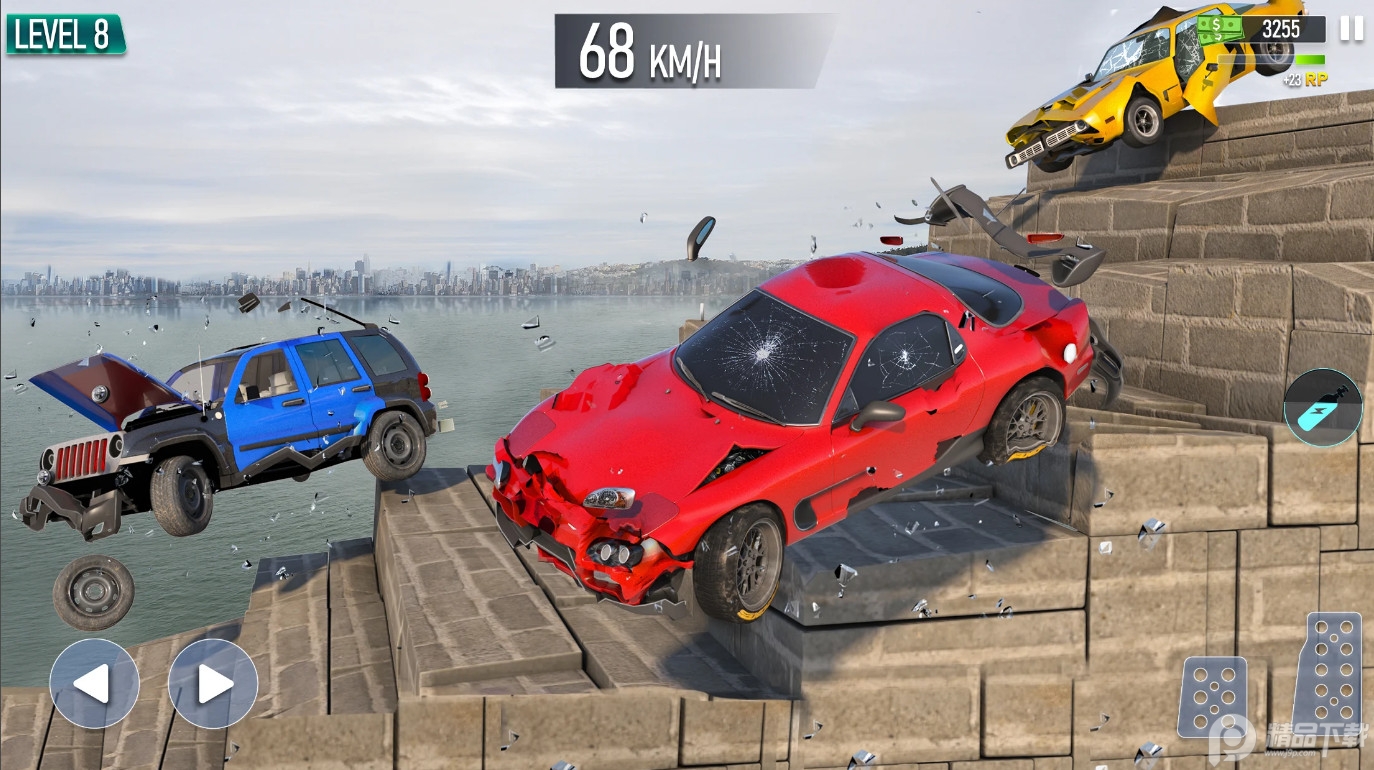The image size is (1374, 770).
Task: Tap the brake pedal
Action: [x=1212, y=696]
